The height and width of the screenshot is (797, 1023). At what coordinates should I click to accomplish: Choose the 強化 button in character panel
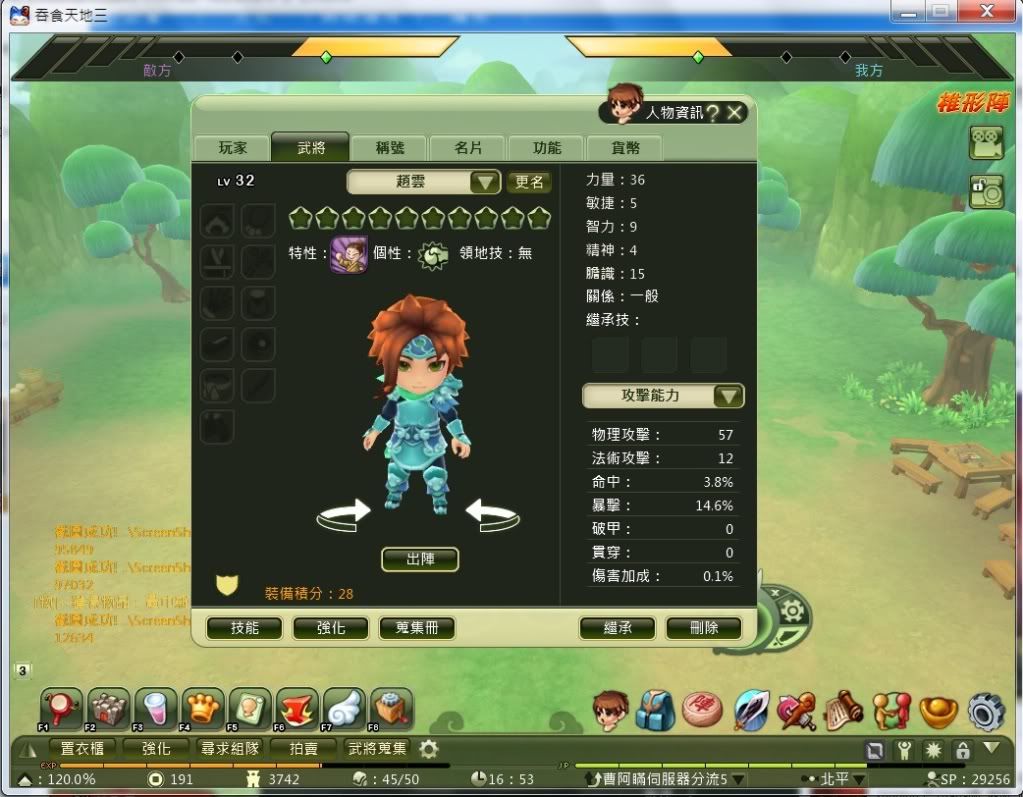331,628
